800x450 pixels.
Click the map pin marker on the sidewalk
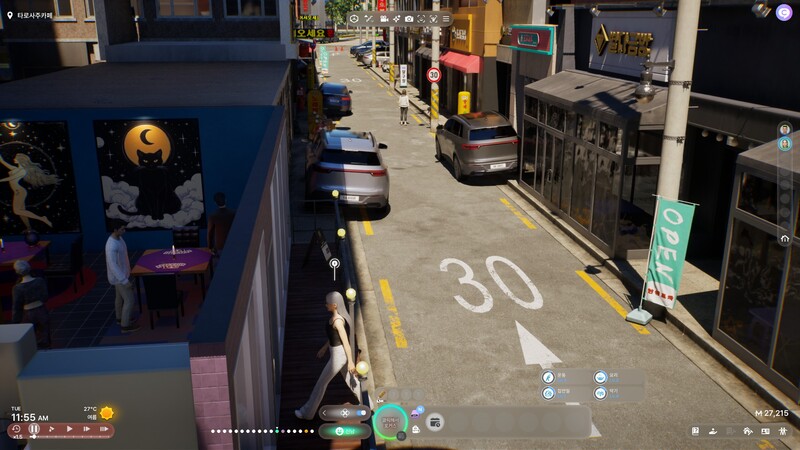tap(335, 265)
